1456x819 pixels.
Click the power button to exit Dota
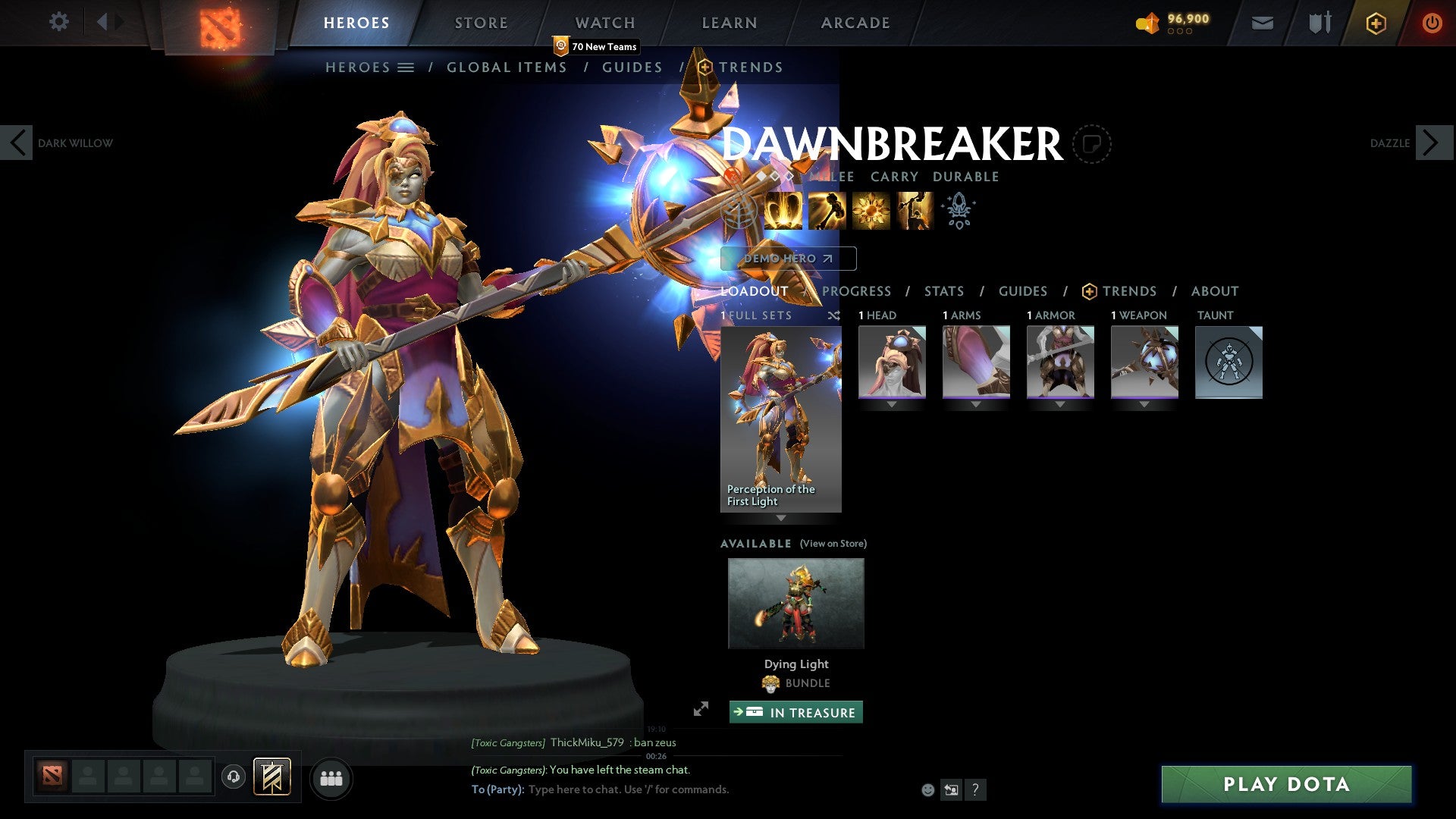click(1432, 23)
